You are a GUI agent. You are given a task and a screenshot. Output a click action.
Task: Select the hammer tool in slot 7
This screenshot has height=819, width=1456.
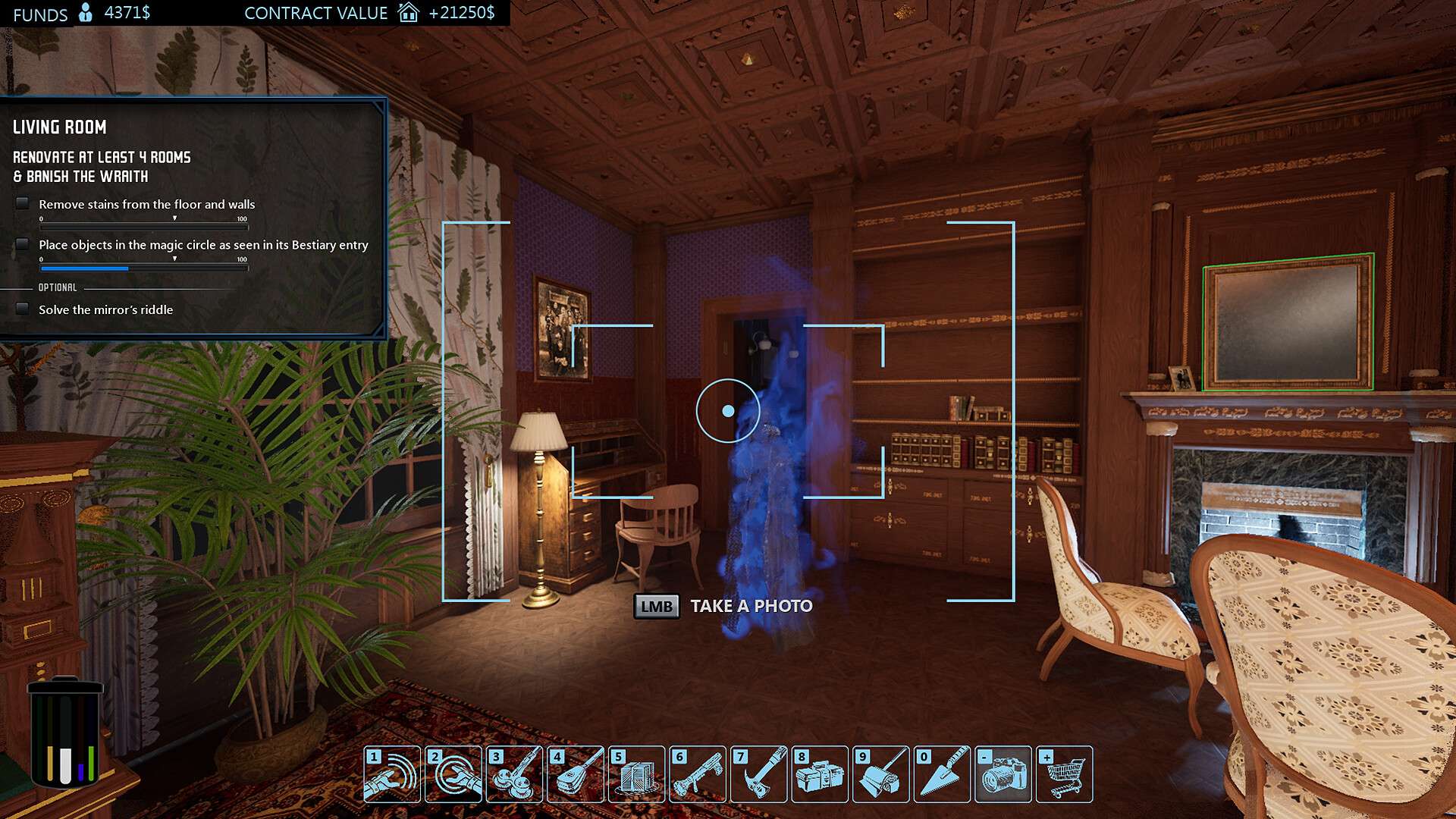(x=758, y=774)
